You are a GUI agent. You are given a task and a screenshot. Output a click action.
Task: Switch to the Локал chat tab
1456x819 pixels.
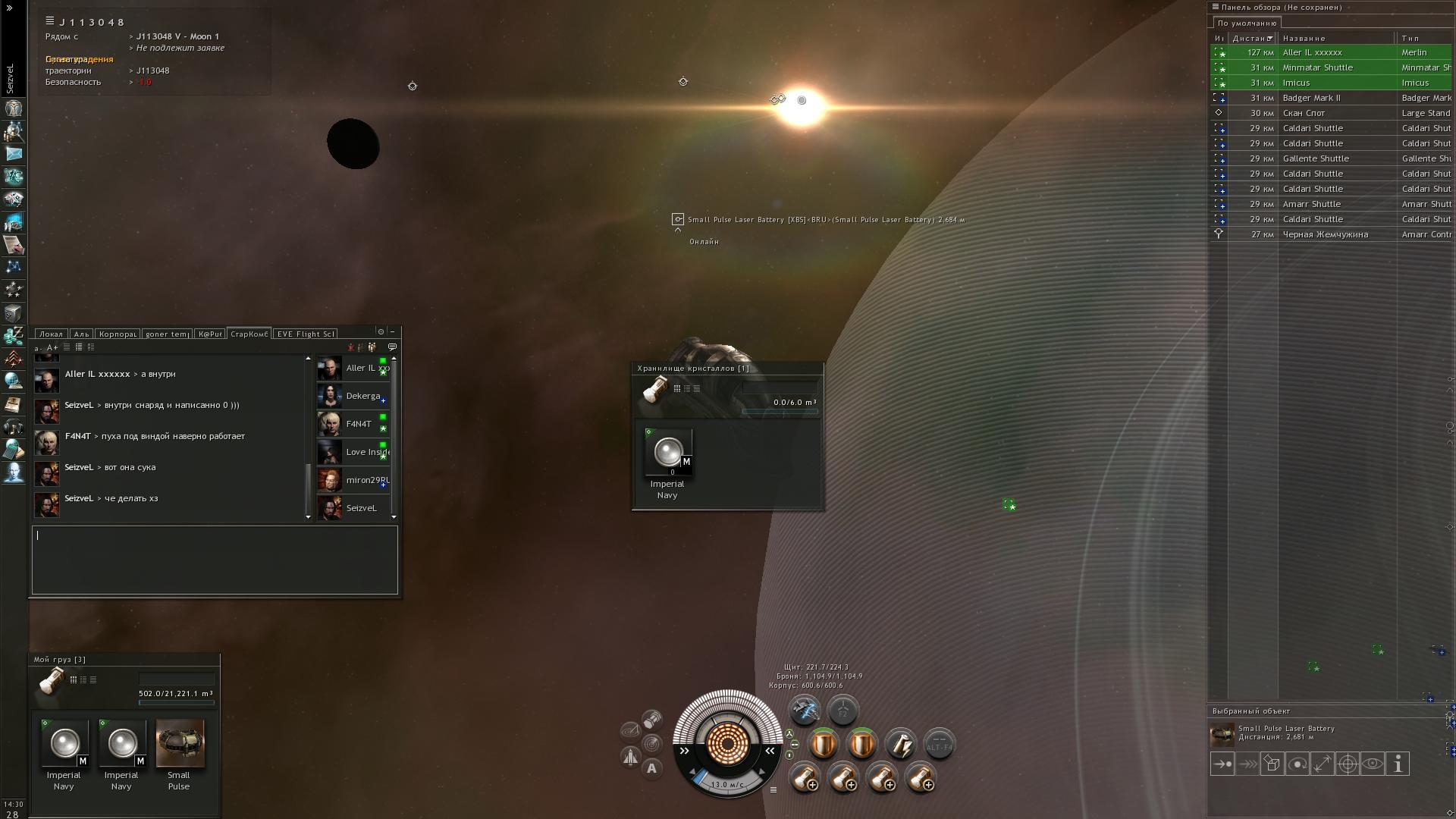[51, 334]
